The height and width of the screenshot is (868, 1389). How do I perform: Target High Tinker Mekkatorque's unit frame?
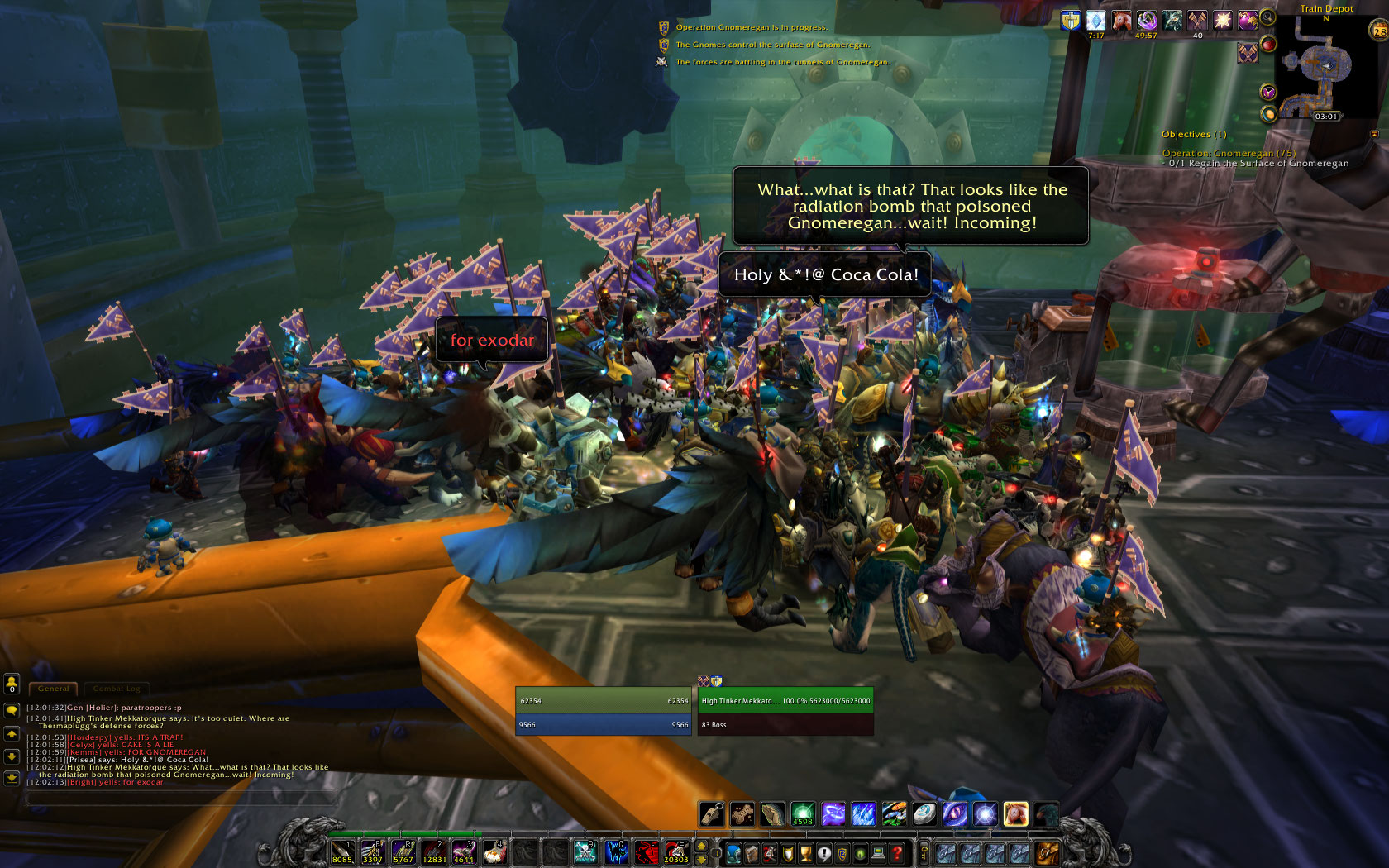click(x=785, y=701)
